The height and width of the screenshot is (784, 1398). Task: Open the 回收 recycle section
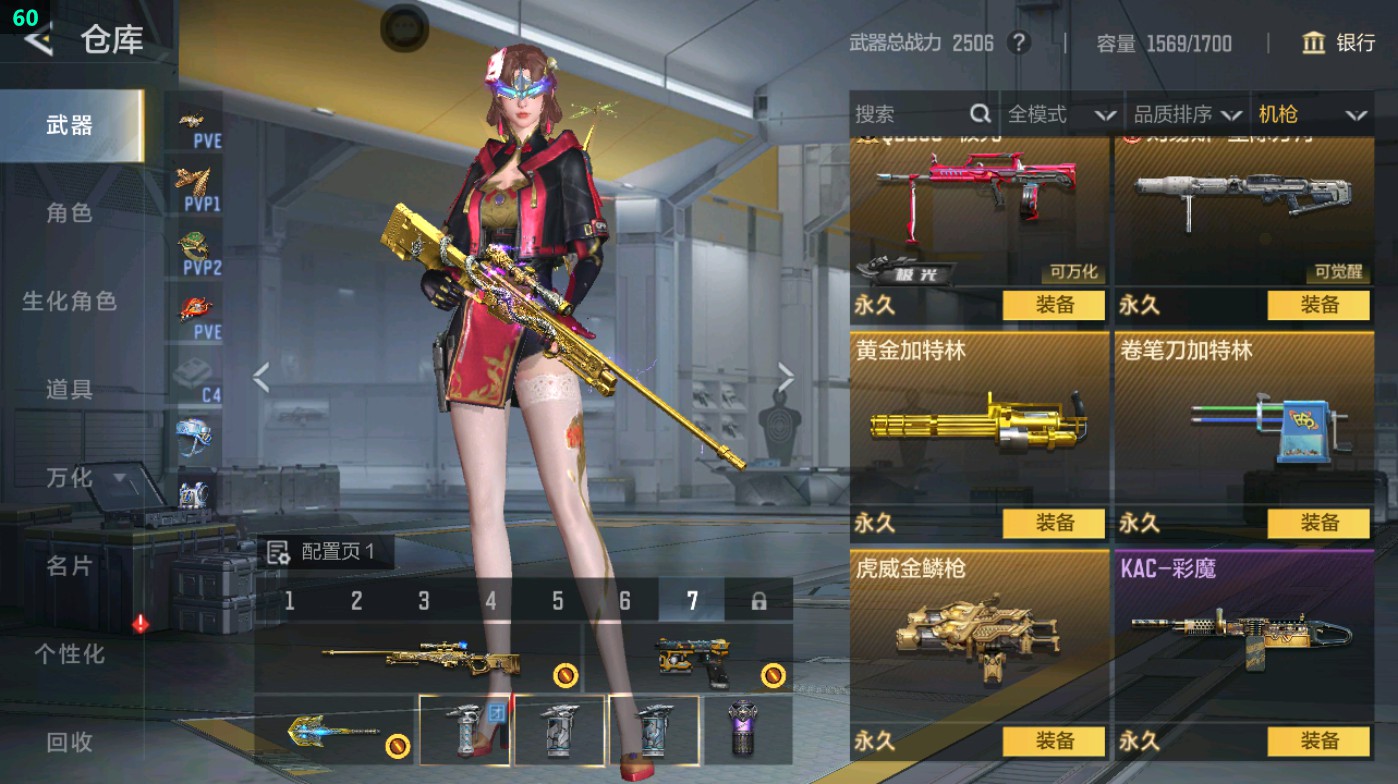coord(70,742)
